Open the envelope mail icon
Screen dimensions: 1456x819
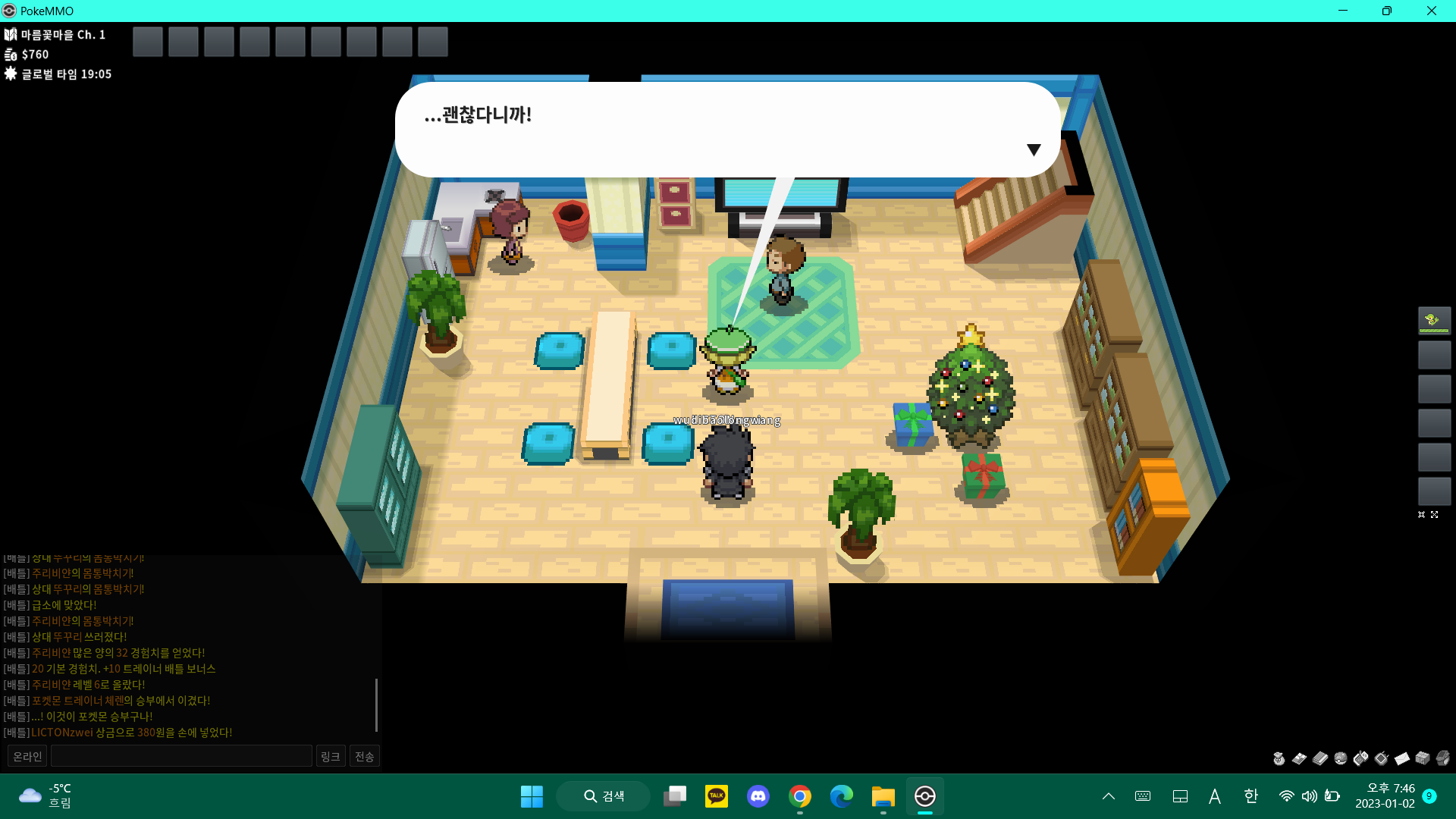tap(1402, 758)
